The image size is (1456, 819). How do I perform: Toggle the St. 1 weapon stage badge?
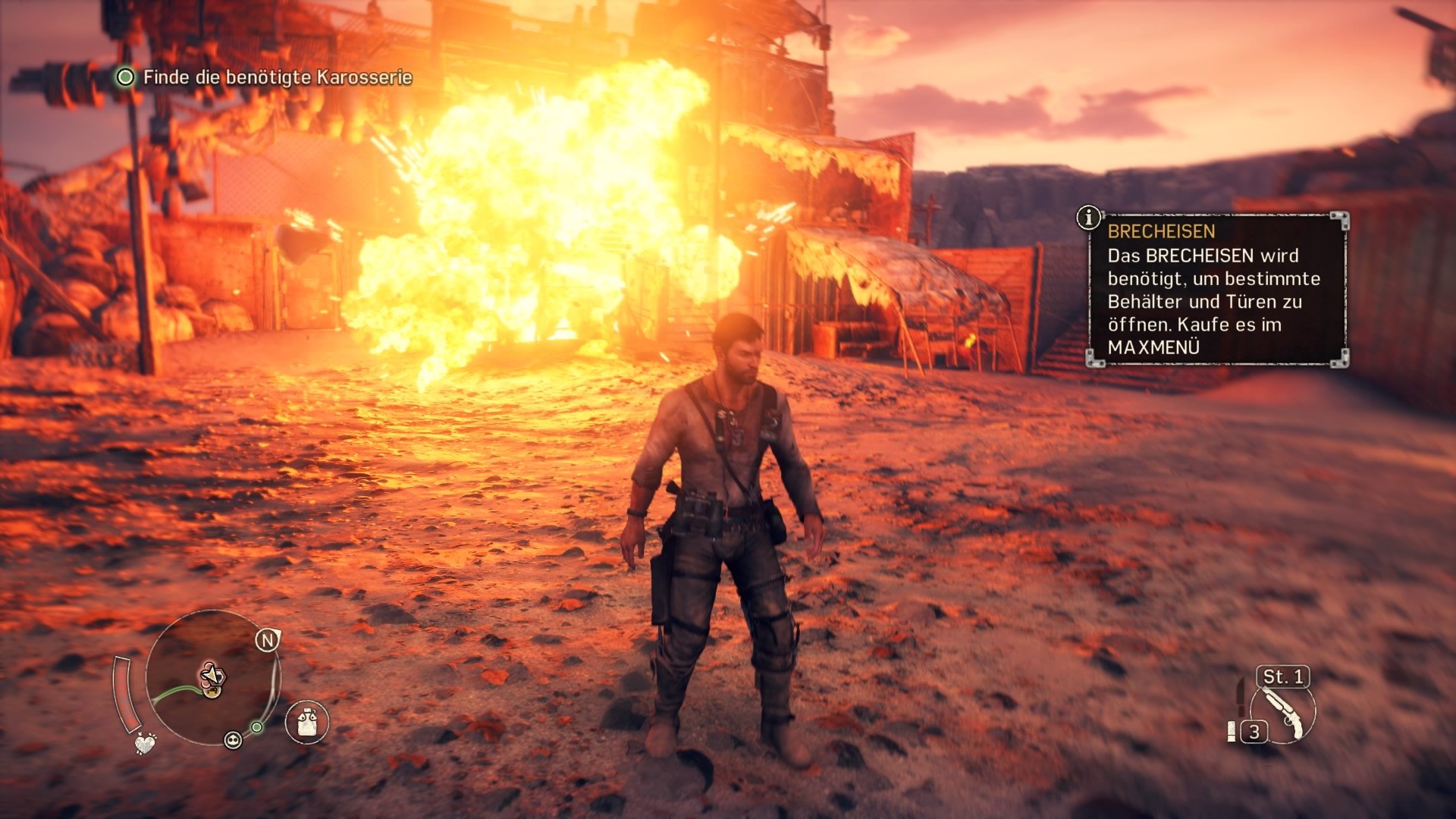[1280, 677]
